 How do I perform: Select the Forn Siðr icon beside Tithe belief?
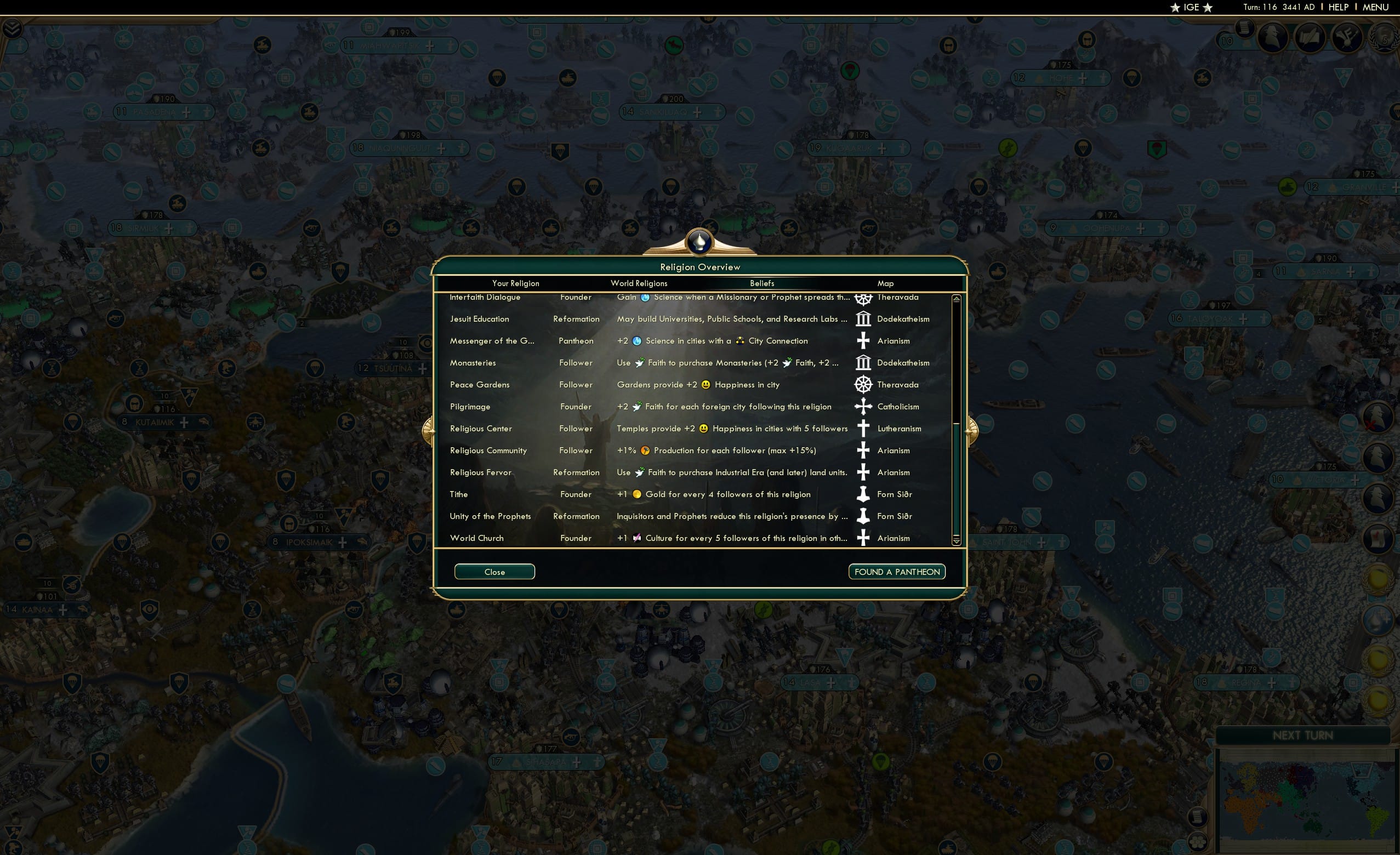[863, 494]
